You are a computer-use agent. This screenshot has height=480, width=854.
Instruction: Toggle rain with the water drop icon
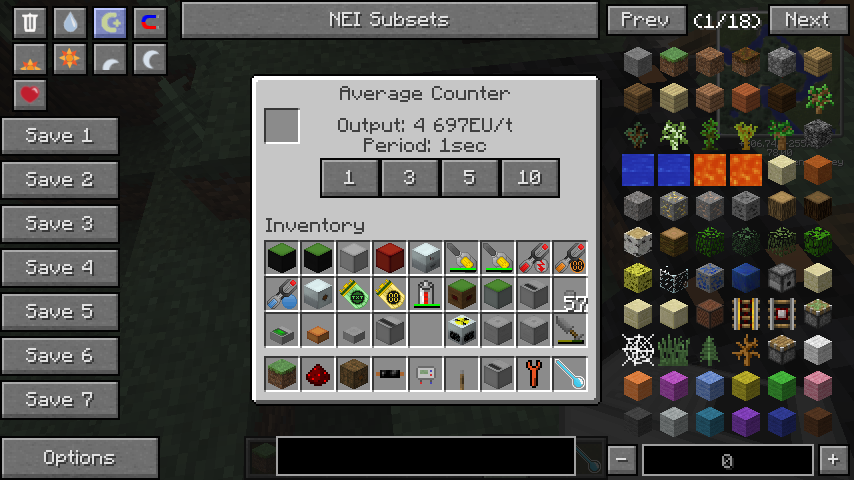coord(69,22)
